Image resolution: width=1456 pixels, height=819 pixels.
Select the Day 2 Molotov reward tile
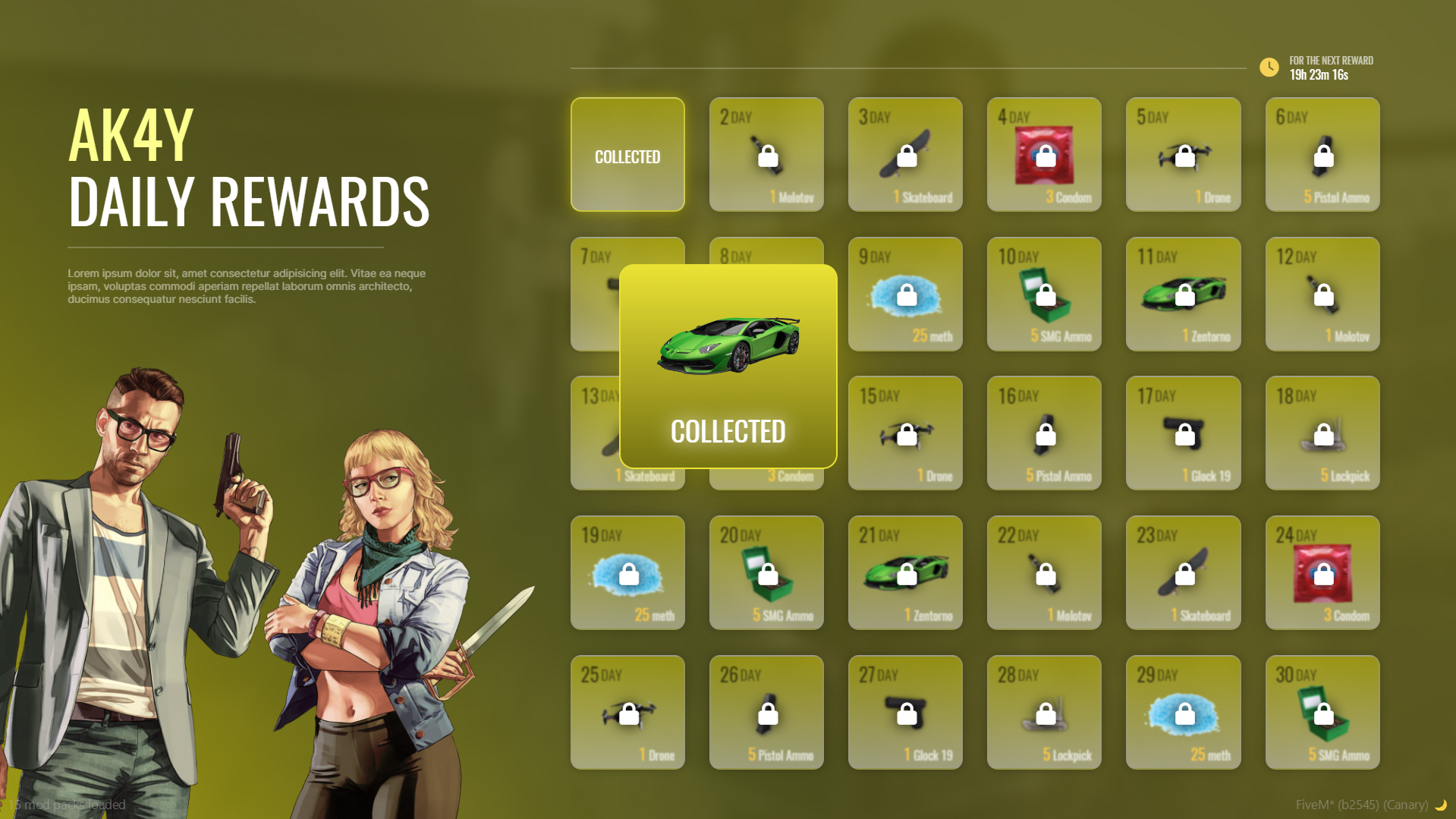tap(766, 154)
